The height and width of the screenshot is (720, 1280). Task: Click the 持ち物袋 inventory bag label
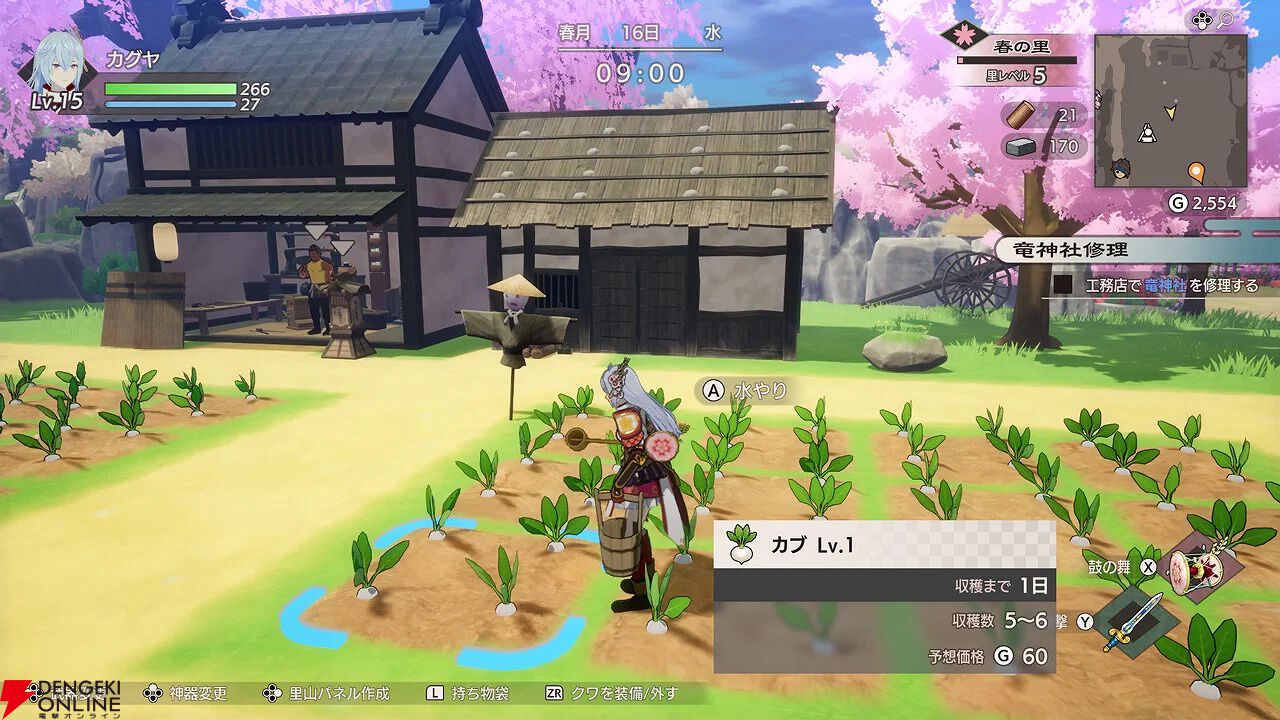click(x=480, y=693)
